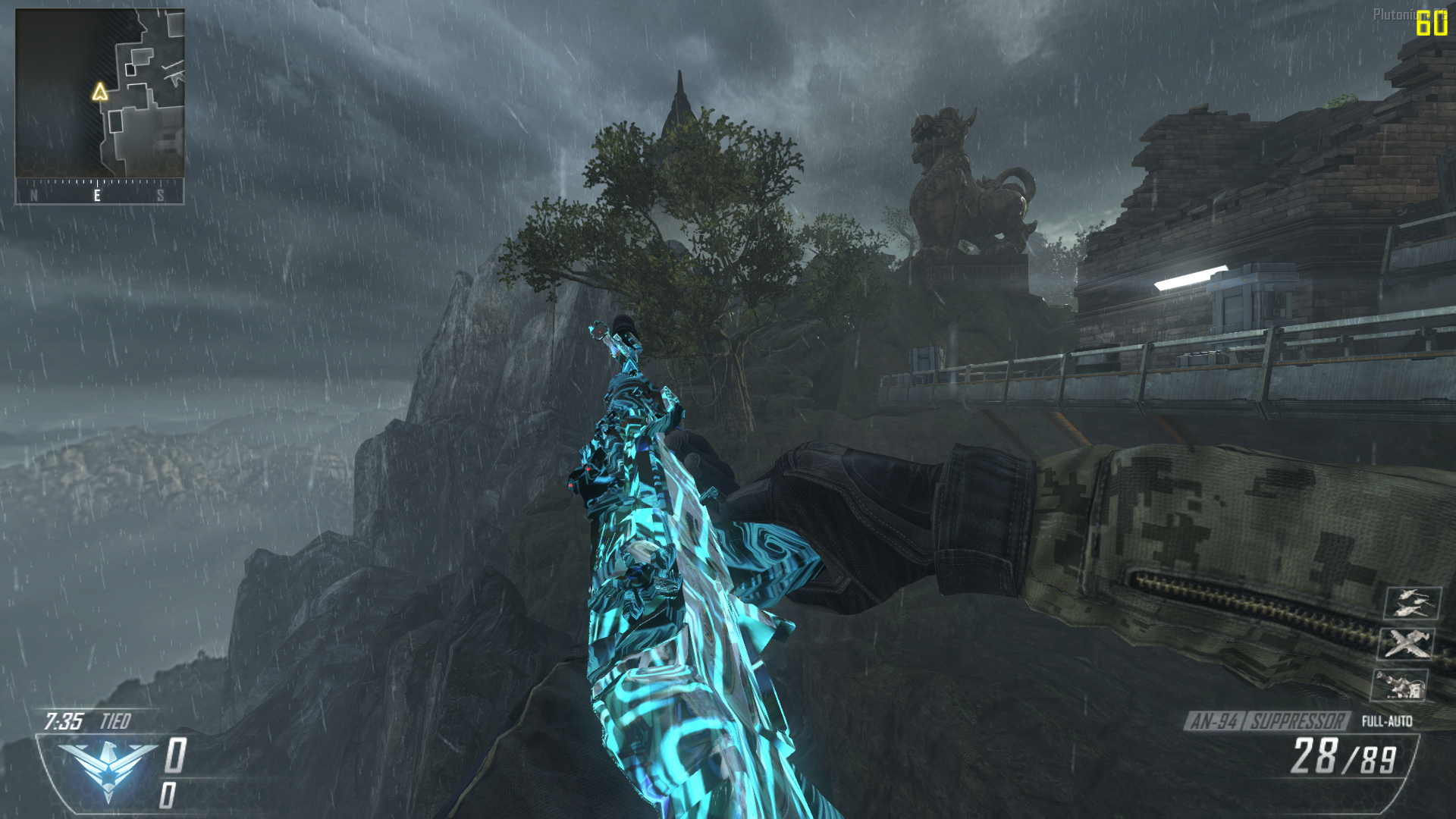Image resolution: width=1456 pixels, height=819 pixels.
Task: Click the compass strip under the minimap
Action: [99, 193]
